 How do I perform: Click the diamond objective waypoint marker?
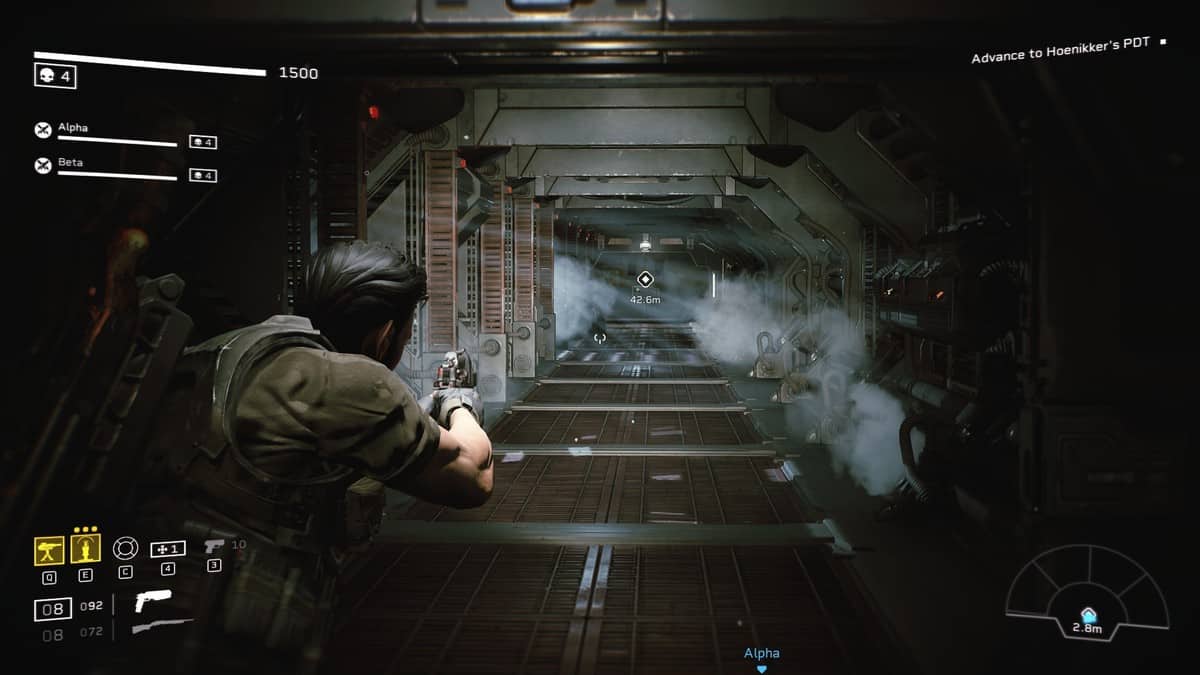(645, 279)
